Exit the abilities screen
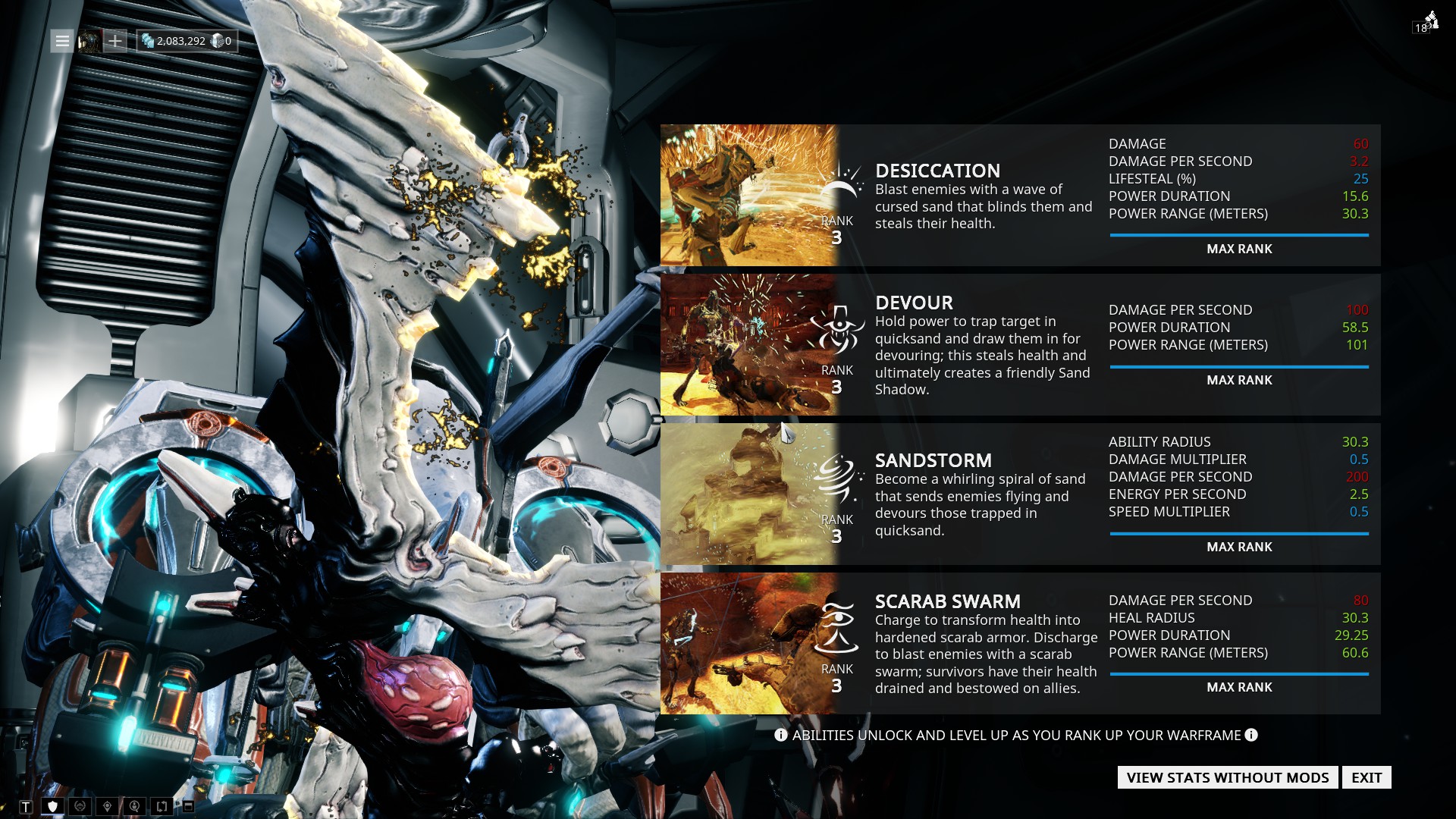Screen dimensions: 1456x819 (1366, 777)
